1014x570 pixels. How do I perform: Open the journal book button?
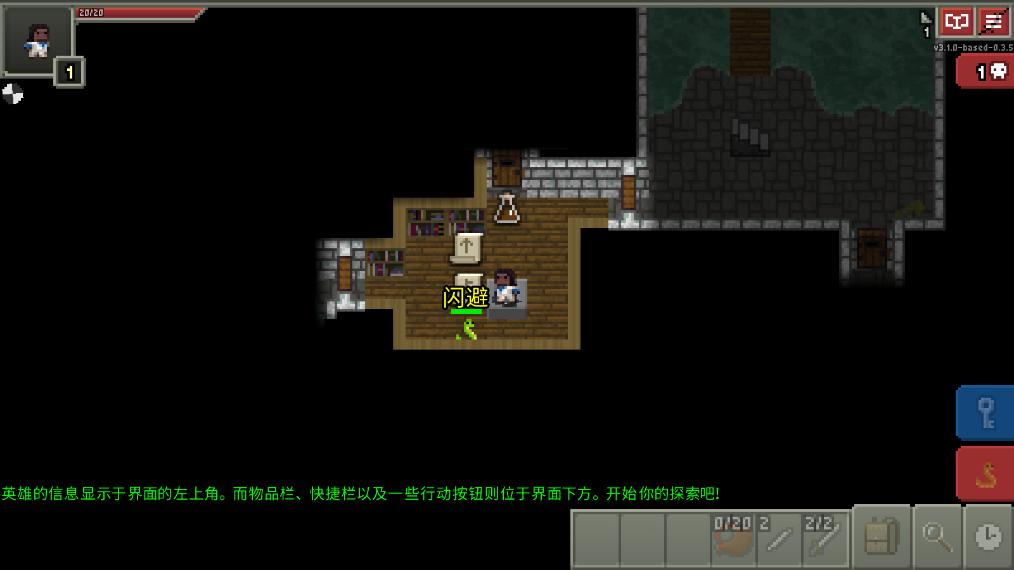point(957,22)
